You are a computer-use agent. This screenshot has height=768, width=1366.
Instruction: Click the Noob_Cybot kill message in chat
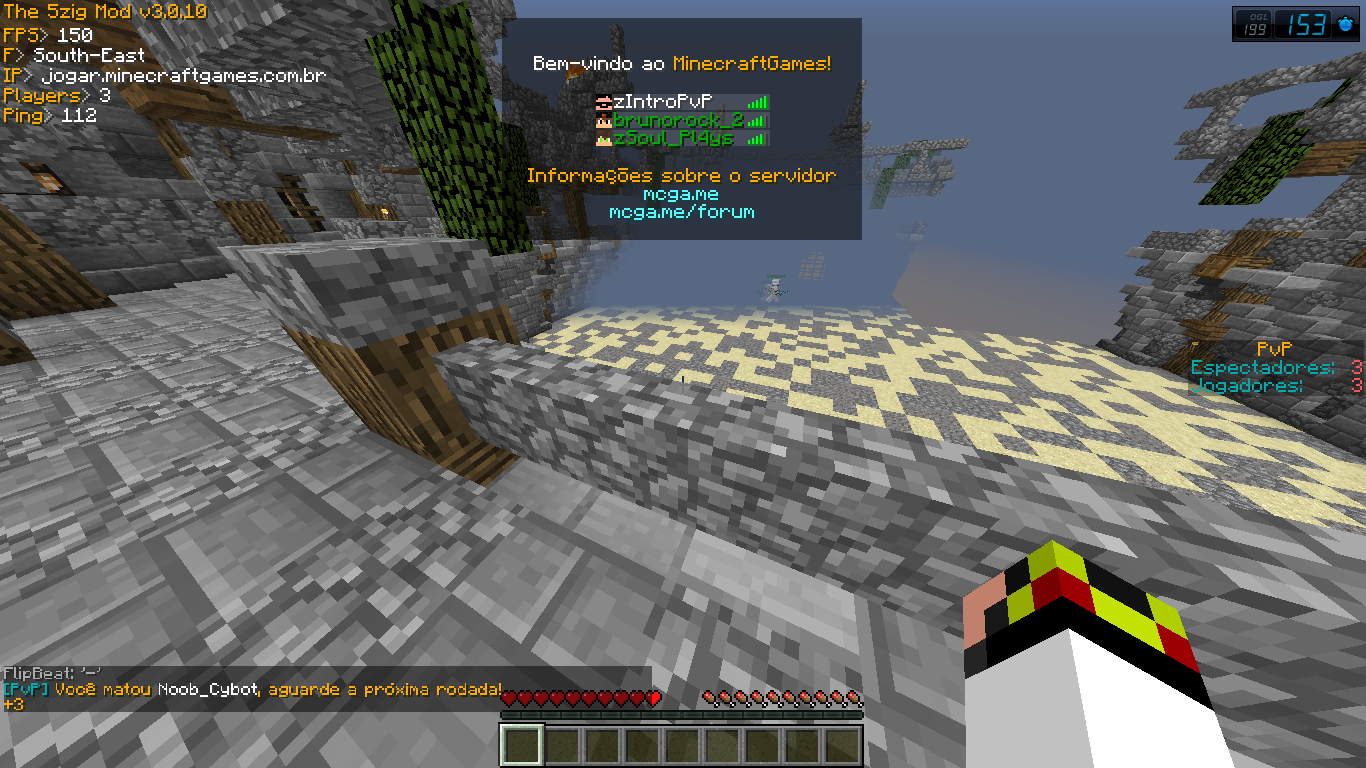(253, 690)
